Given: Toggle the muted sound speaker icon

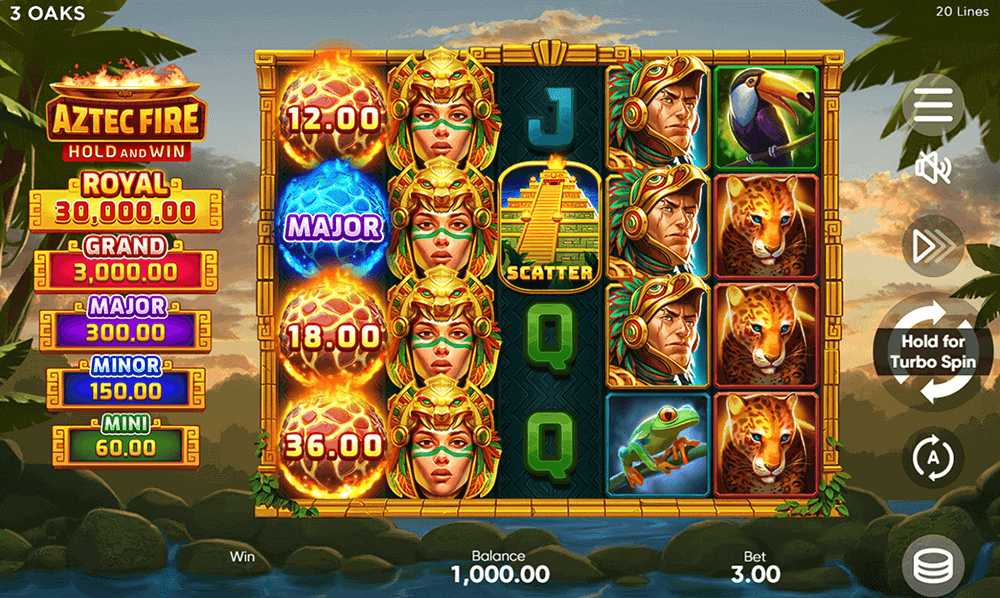Looking at the screenshot, I should click(933, 171).
